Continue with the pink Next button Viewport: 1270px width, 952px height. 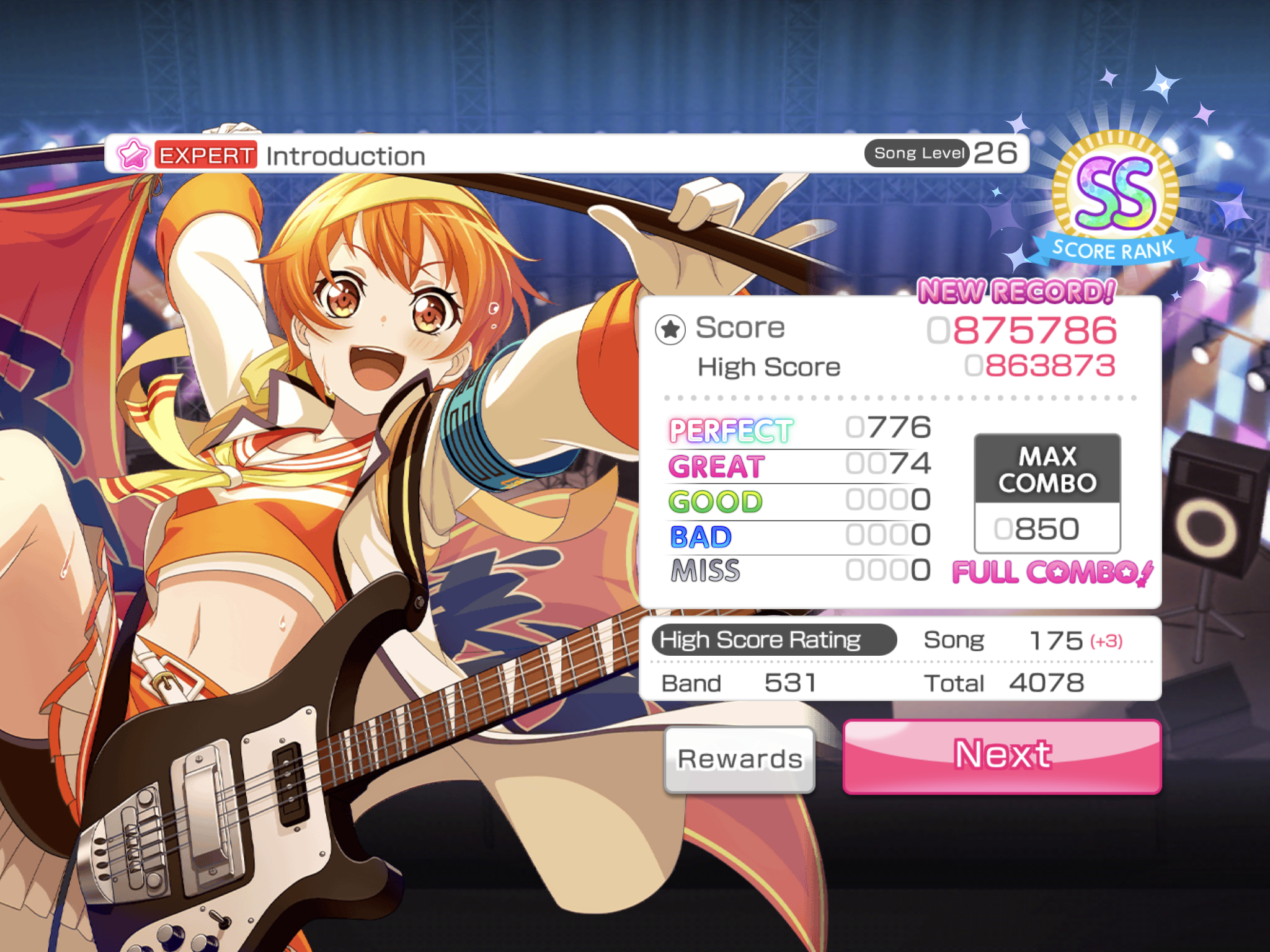[x=1002, y=756]
